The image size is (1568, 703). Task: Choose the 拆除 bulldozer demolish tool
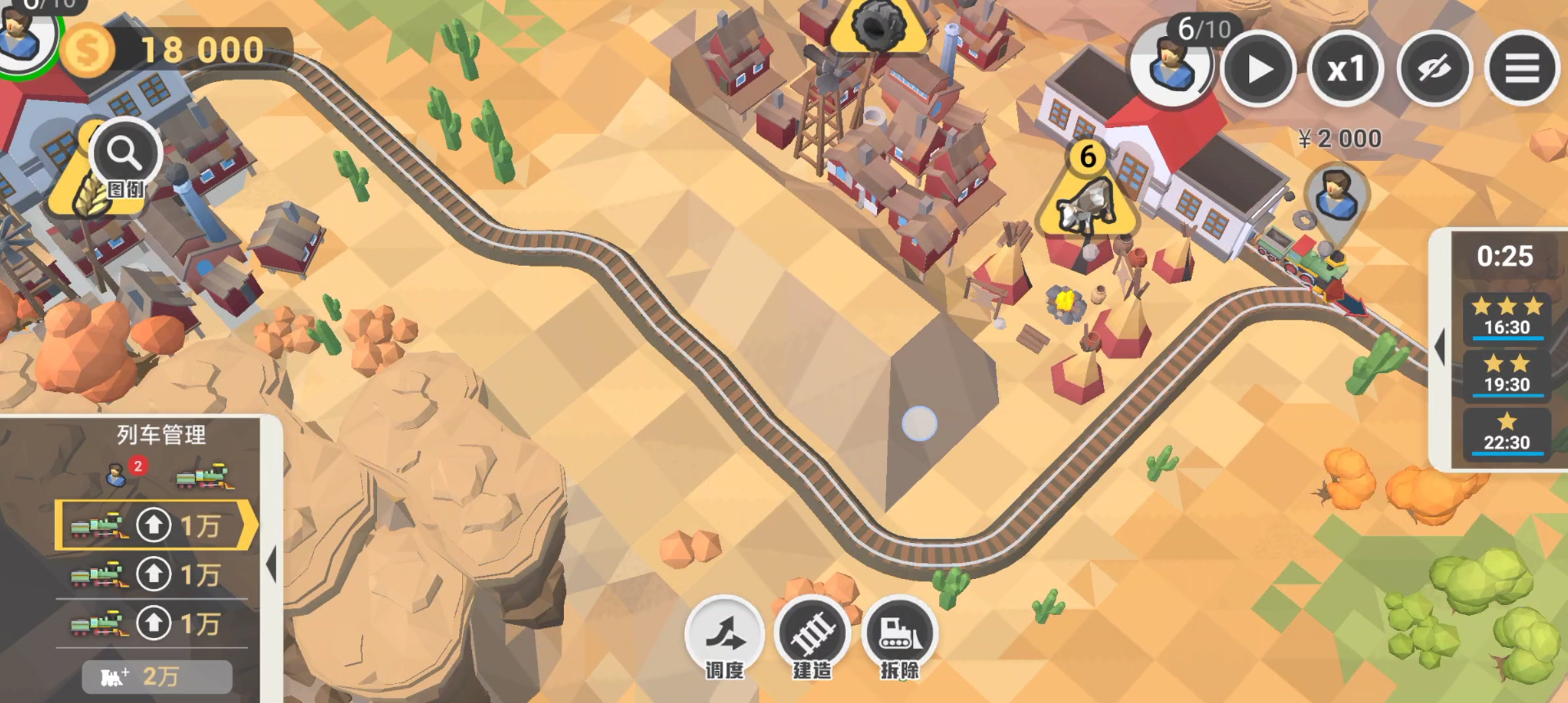pyautogui.click(x=900, y=638)
